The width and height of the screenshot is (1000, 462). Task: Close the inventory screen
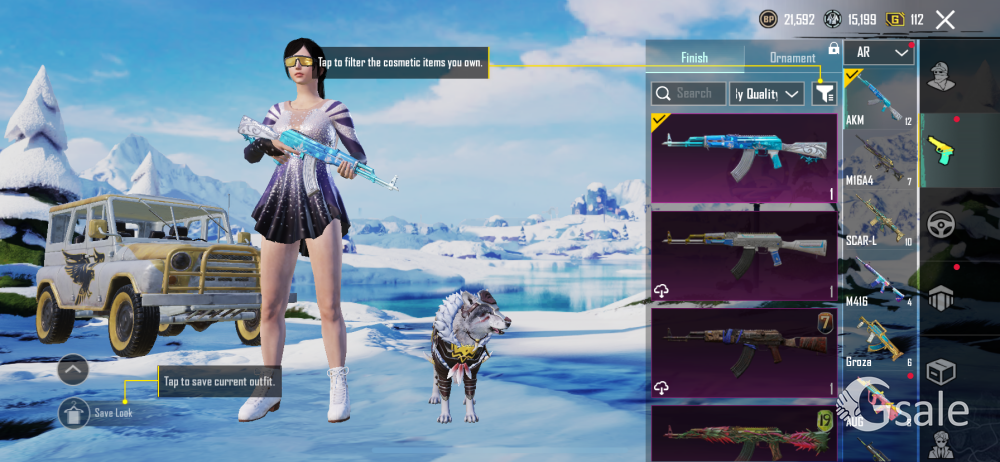[x=945, y=19]
